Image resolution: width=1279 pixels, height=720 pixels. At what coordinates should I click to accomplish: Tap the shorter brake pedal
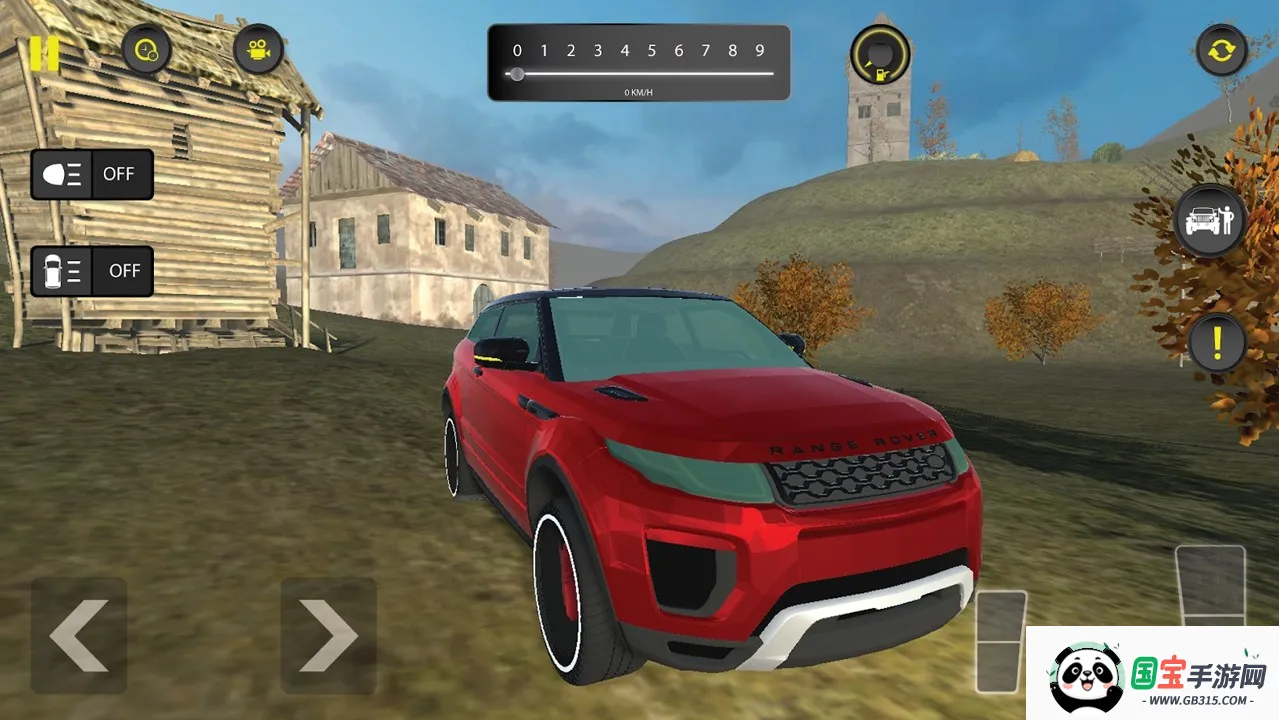[1001, 640]
